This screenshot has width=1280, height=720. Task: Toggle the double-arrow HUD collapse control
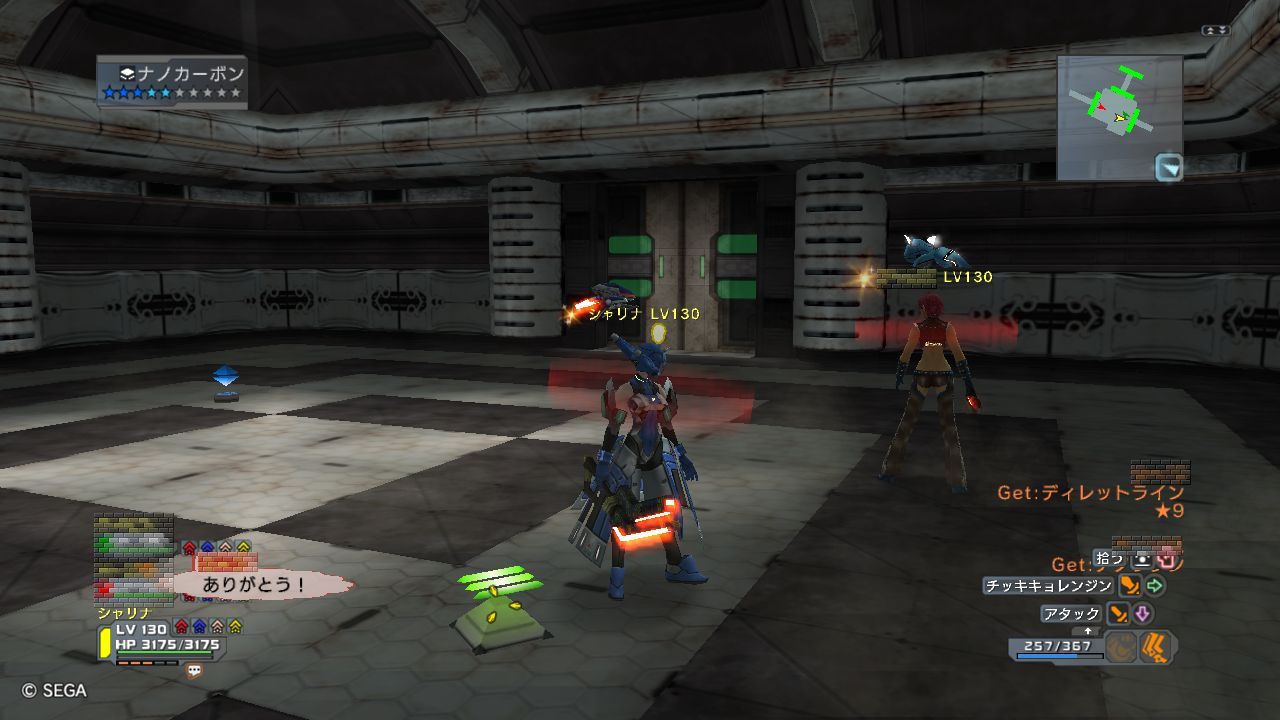coord(1216,31)
